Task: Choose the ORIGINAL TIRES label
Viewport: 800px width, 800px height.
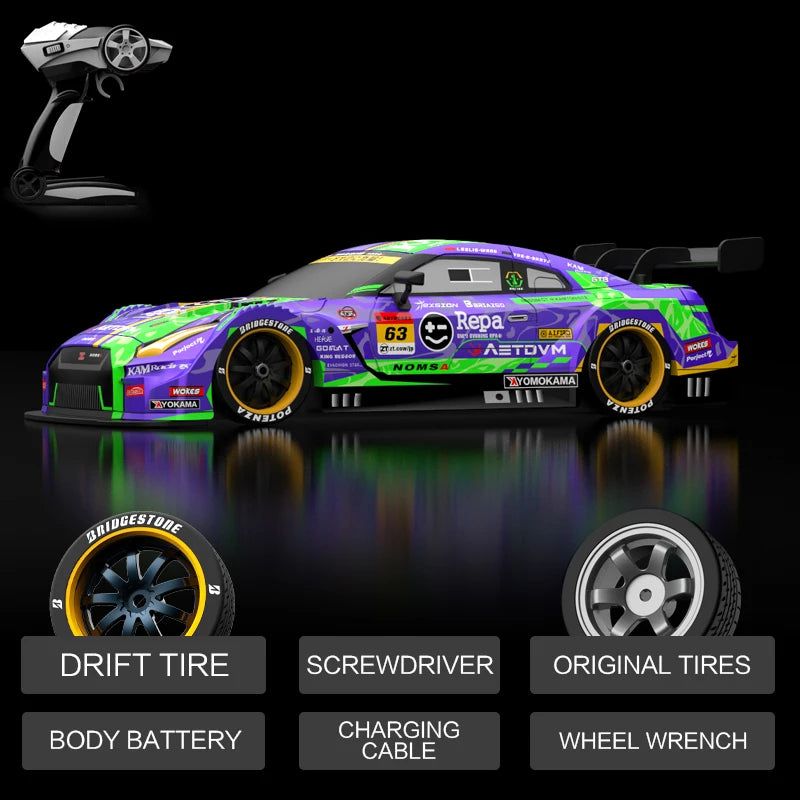Action: click(652, 665)
